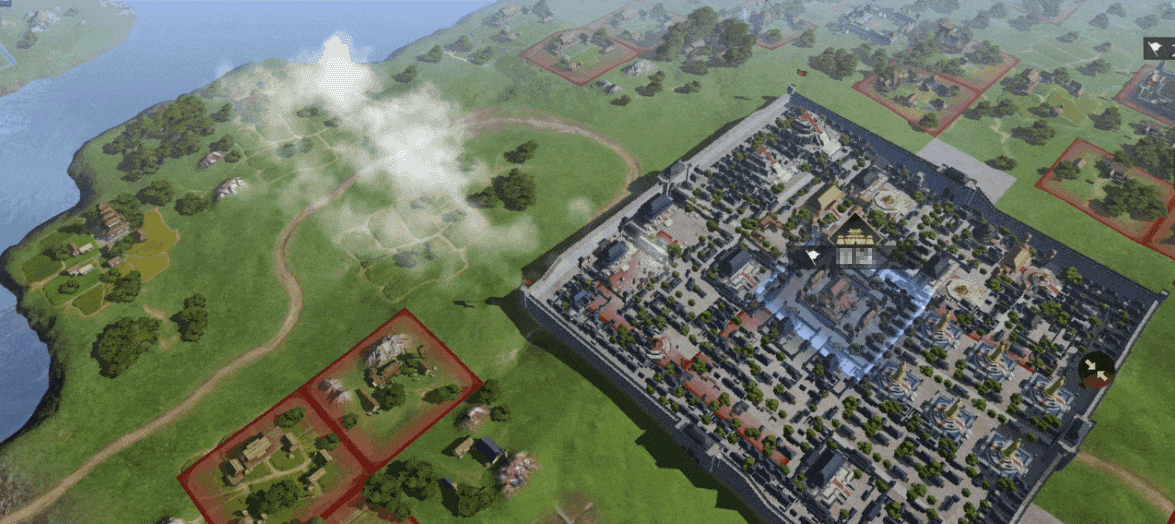The image size is (1175, 524).
Task: Select the city palace marker above the nameplate
Action: tap(853, 232)
